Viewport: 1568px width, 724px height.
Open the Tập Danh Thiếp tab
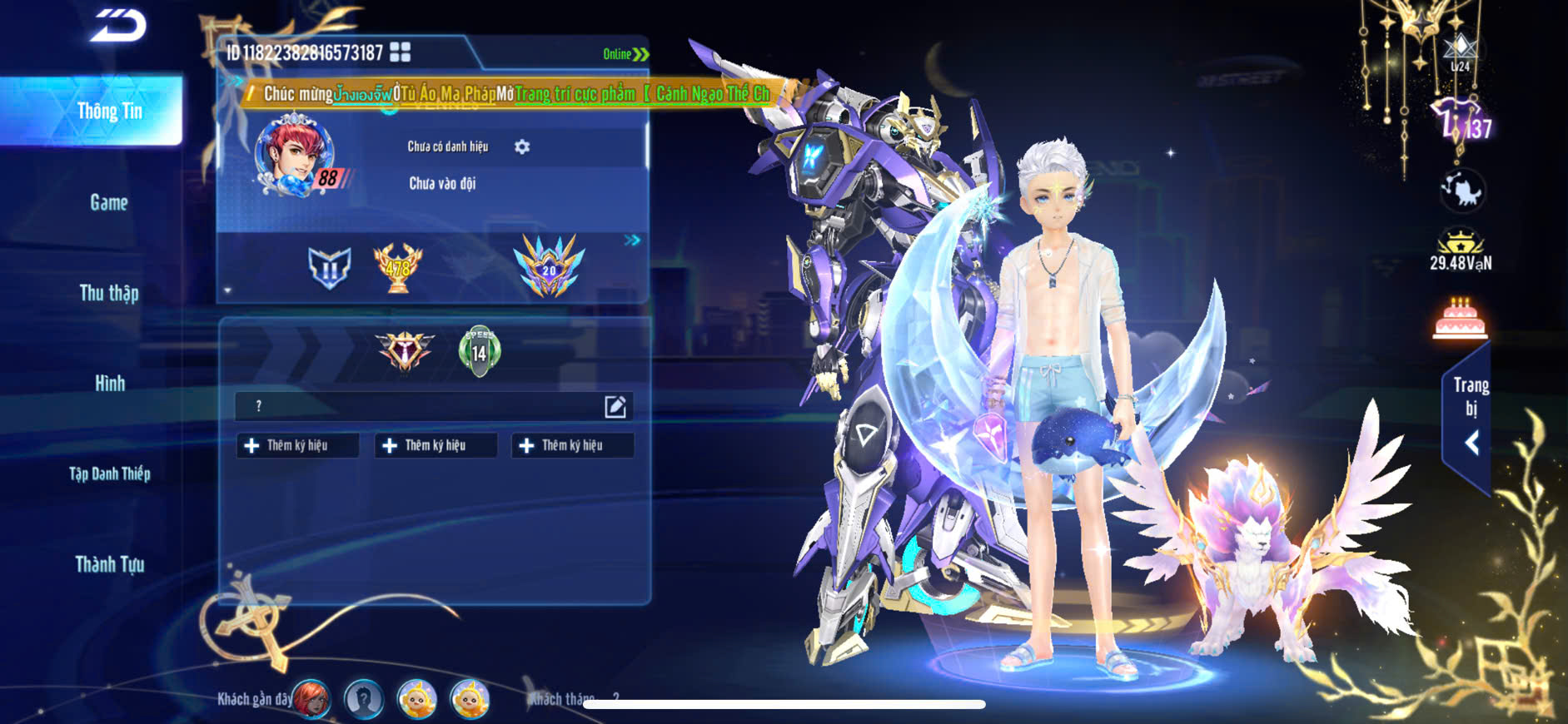(109, 474)
